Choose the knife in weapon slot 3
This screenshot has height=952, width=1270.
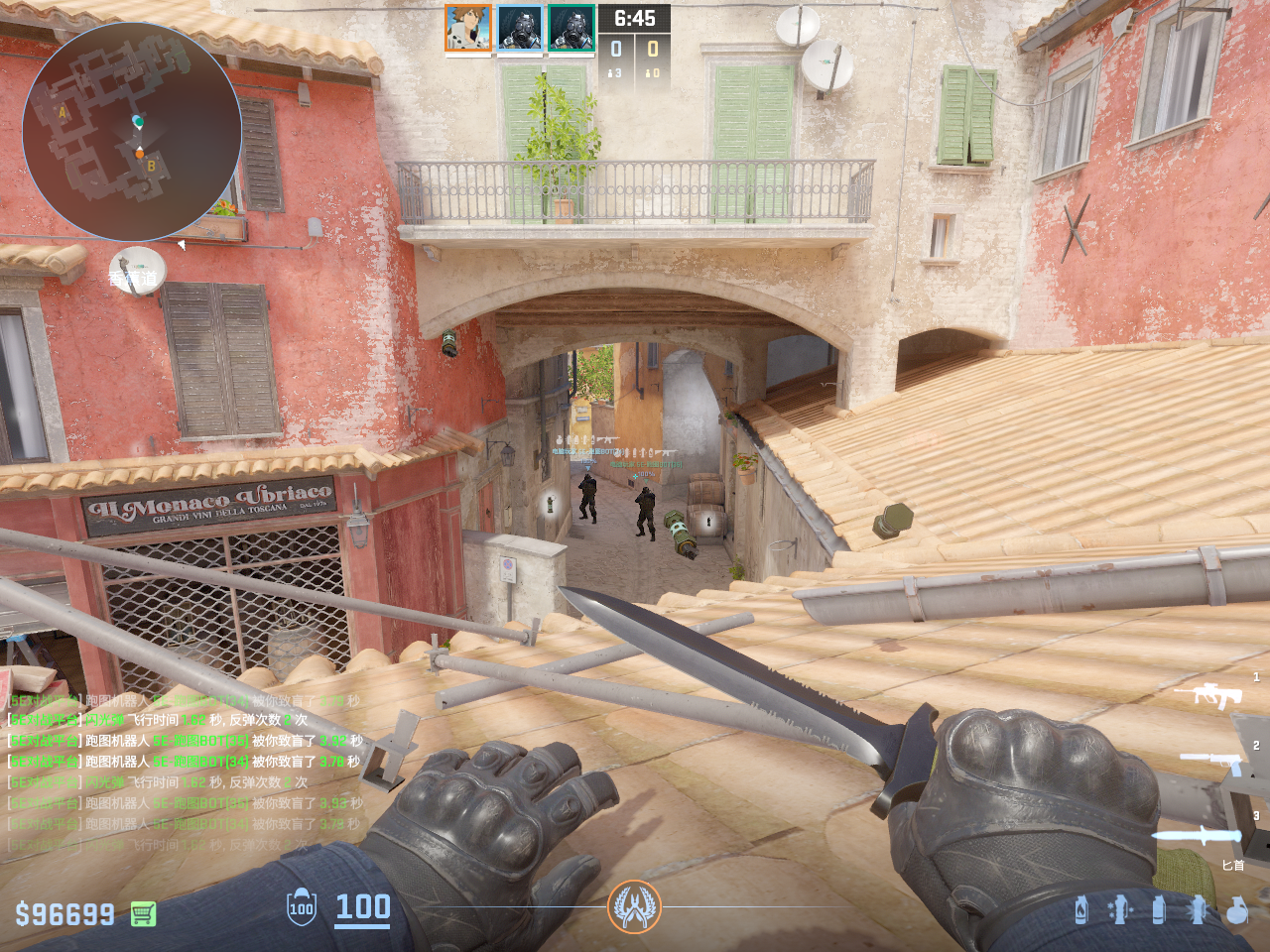(1196, 835)
